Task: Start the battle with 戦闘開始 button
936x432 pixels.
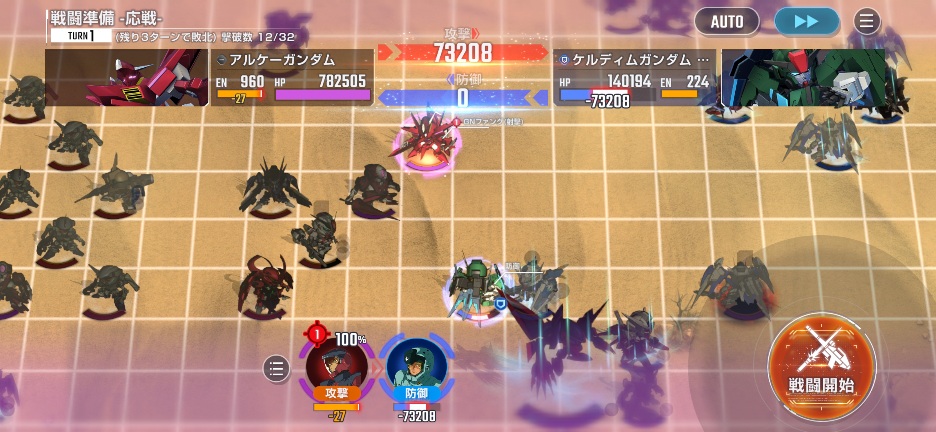Action: coord(821,359)
